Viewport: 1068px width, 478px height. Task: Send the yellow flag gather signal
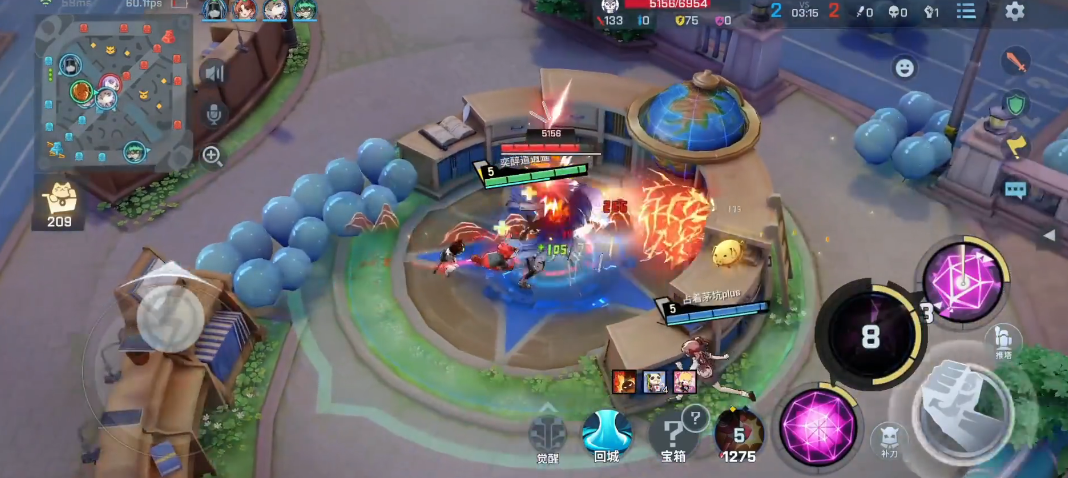tap(1016, 146)
